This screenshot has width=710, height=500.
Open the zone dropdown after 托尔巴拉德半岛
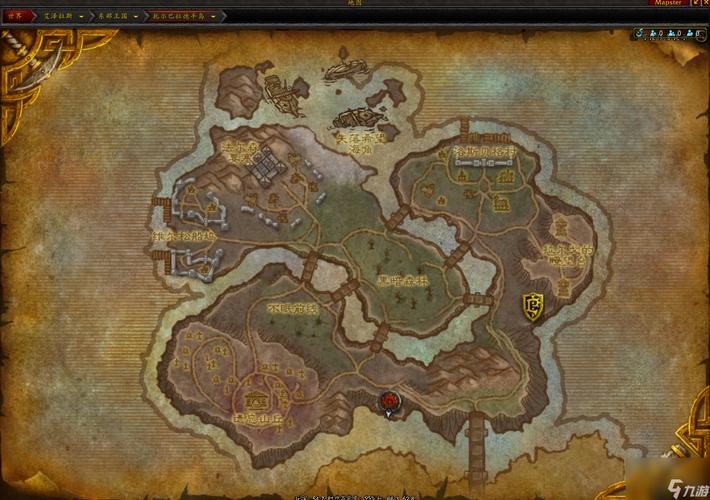coord(214,16)
